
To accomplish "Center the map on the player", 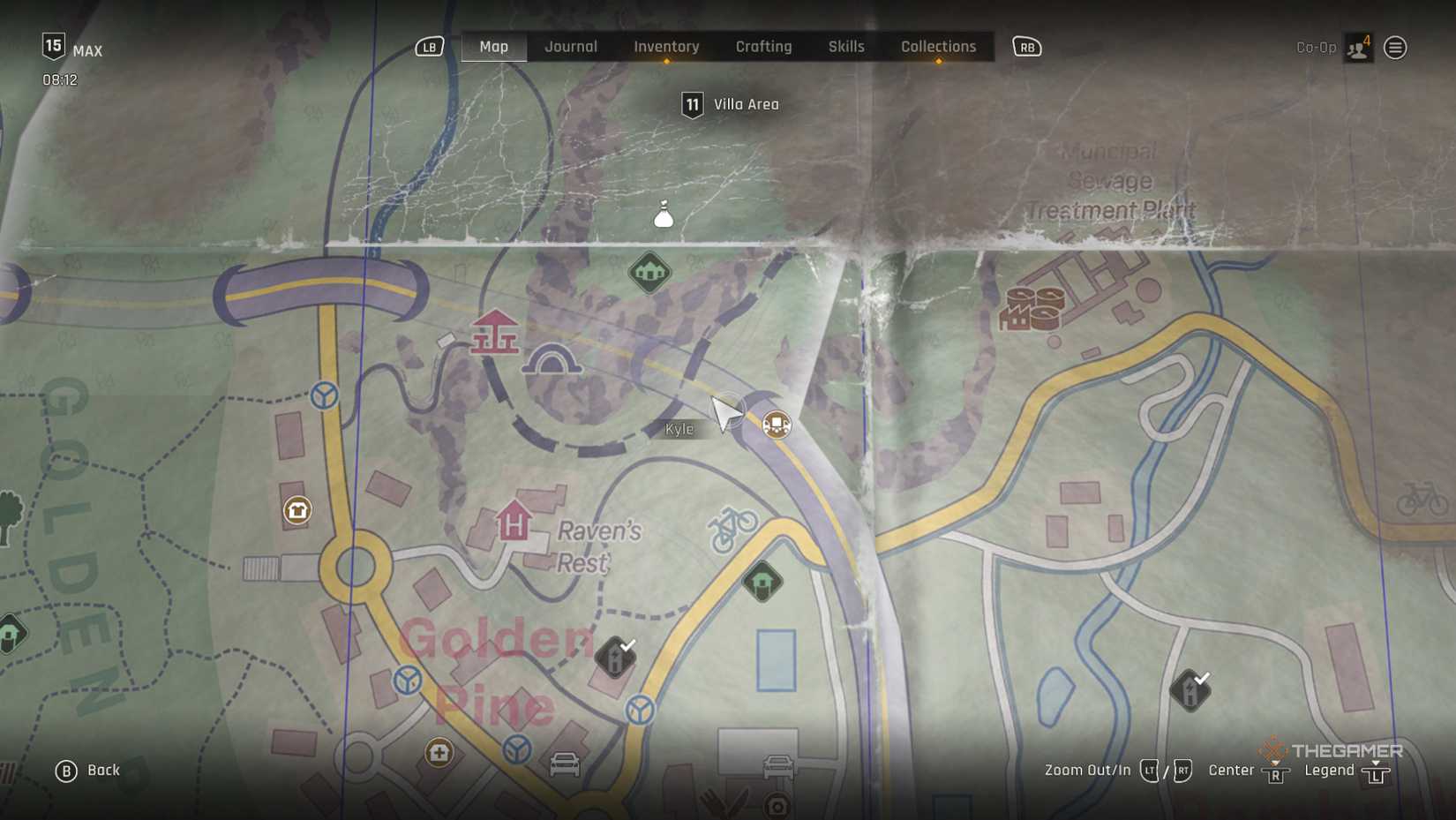I will [x=1248, y=771].
